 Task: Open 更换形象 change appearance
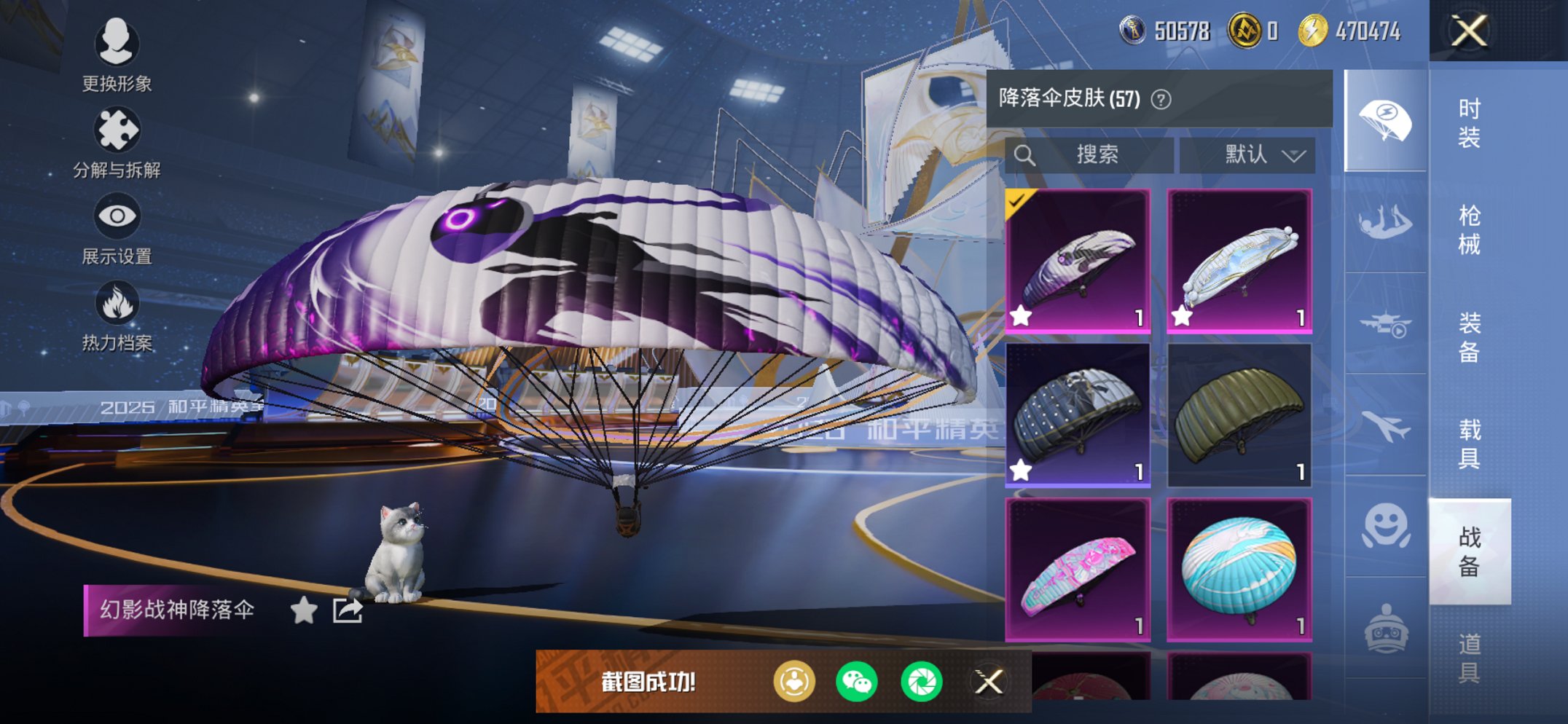pyautogui.click(x=117, y=55)
